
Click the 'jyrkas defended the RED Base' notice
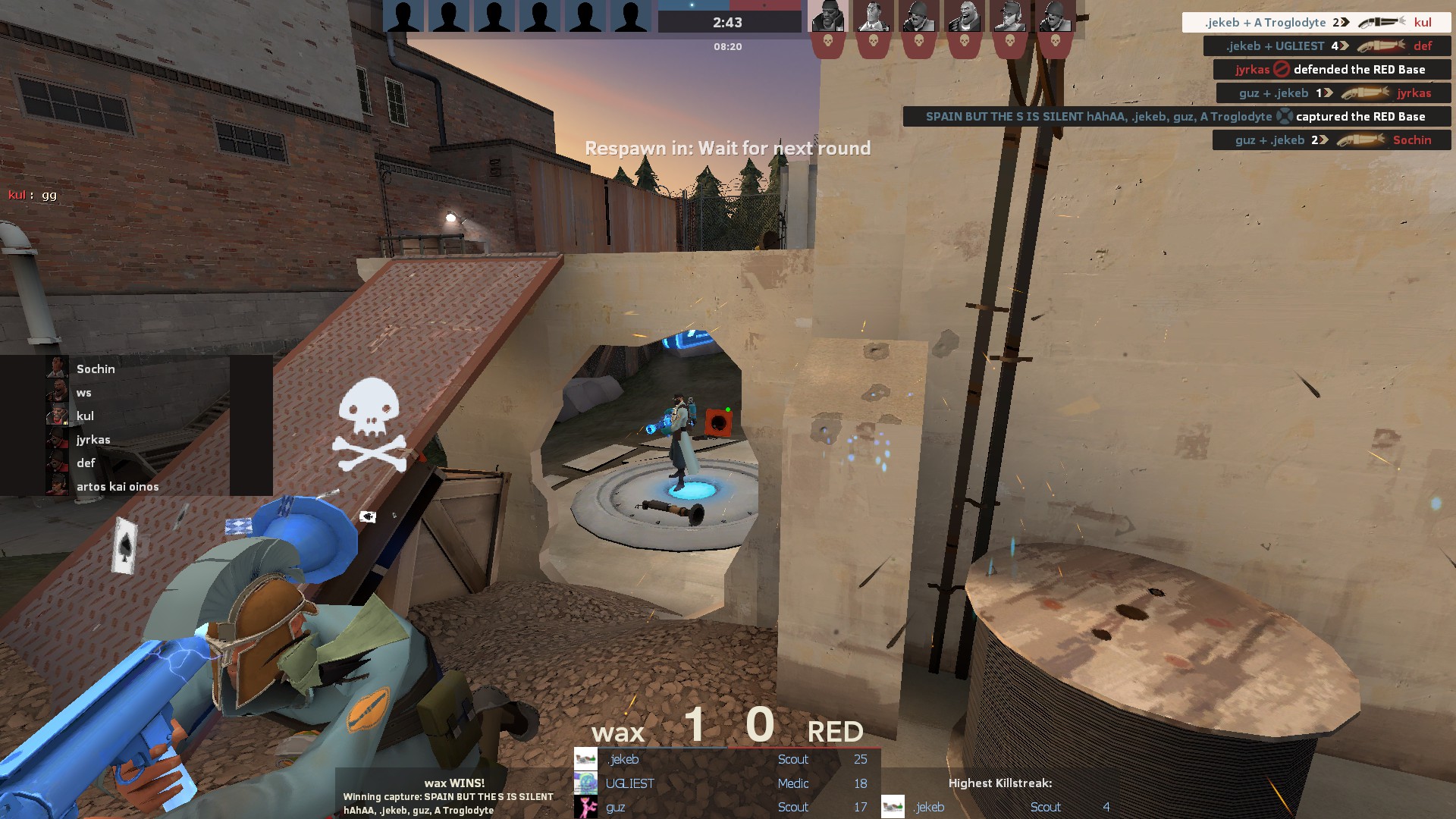[1331, 70]
